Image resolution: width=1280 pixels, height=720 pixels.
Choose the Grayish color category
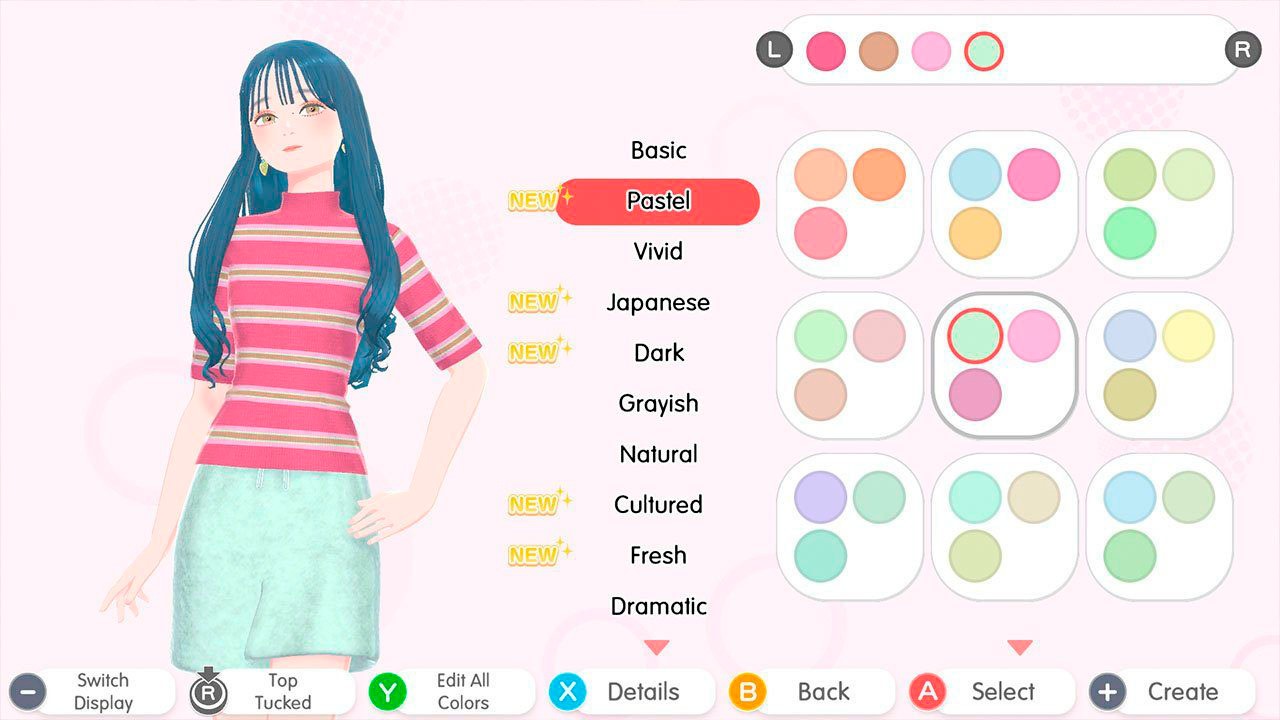click(x=658, y=403)
